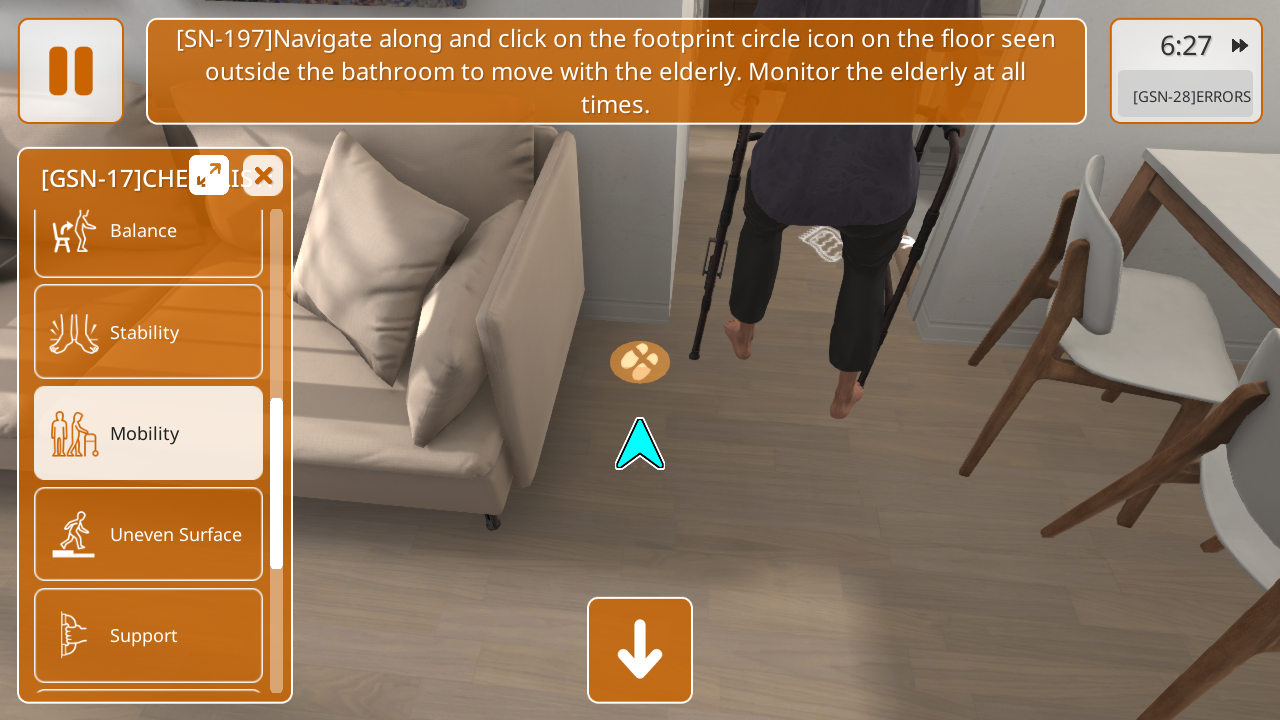
Task: Click the down arrow button to move backward
Action: tap(640, 650)
